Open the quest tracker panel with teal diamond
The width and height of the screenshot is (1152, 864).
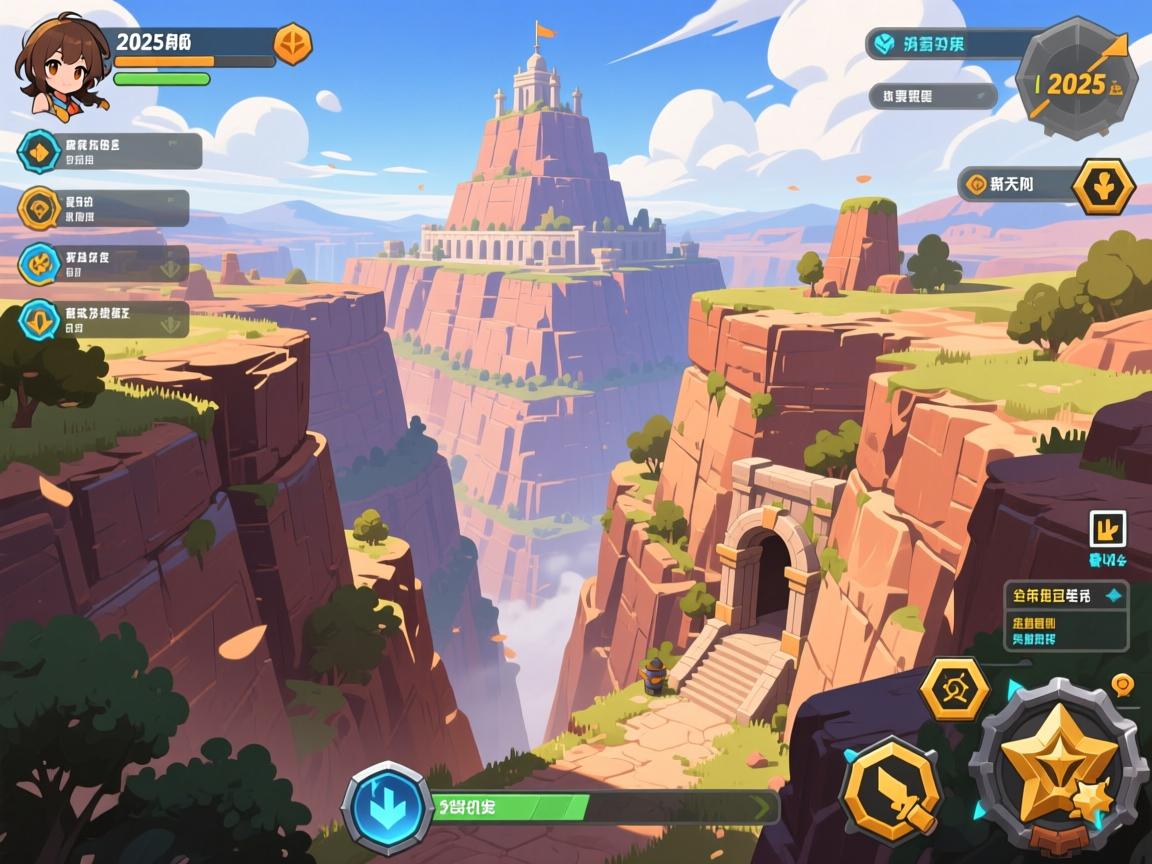1066,615
